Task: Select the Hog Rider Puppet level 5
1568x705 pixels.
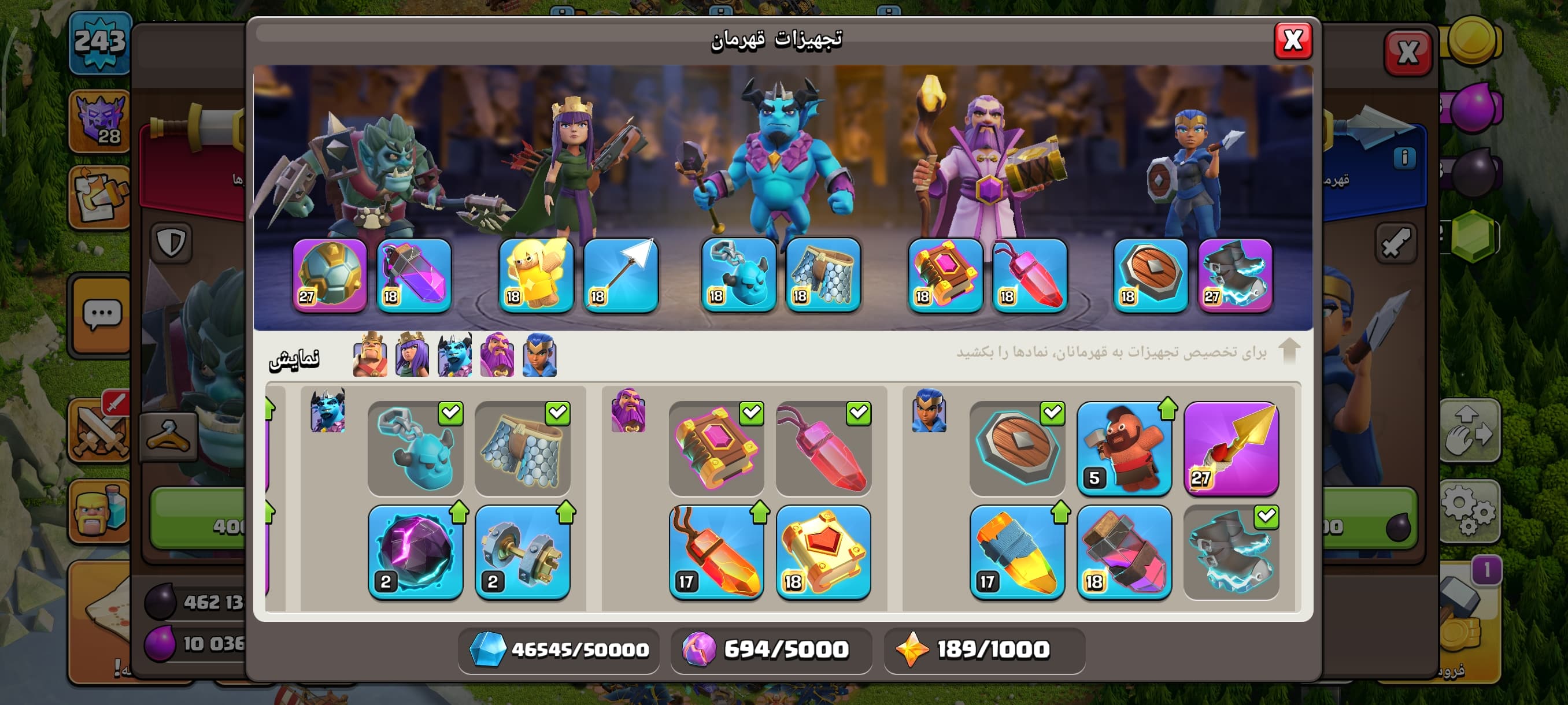Action: click(1123, 449)
